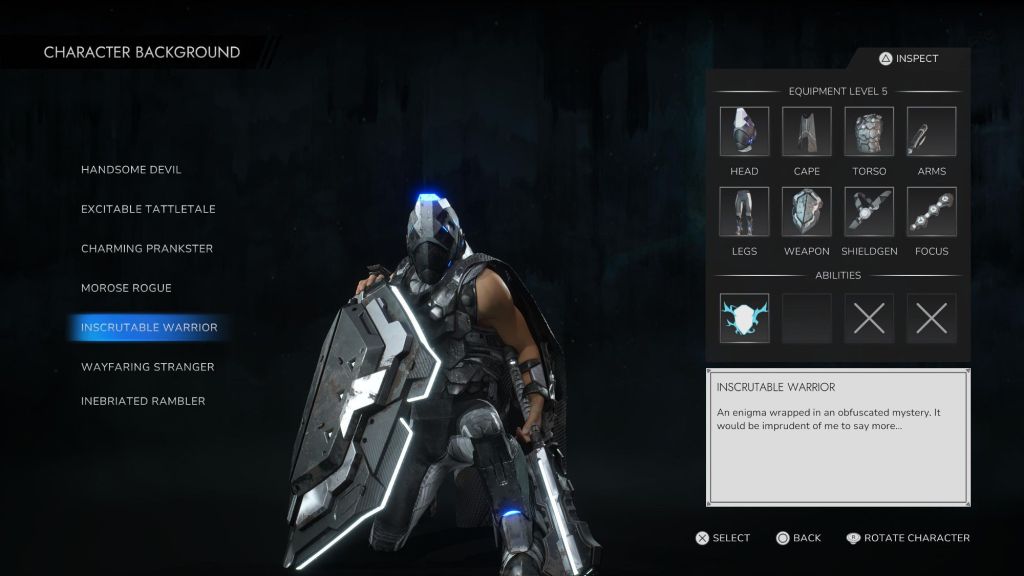Screen dimensions: 1024x576
Task: Inspect the Head equipment slot
Action: (744, 132)
